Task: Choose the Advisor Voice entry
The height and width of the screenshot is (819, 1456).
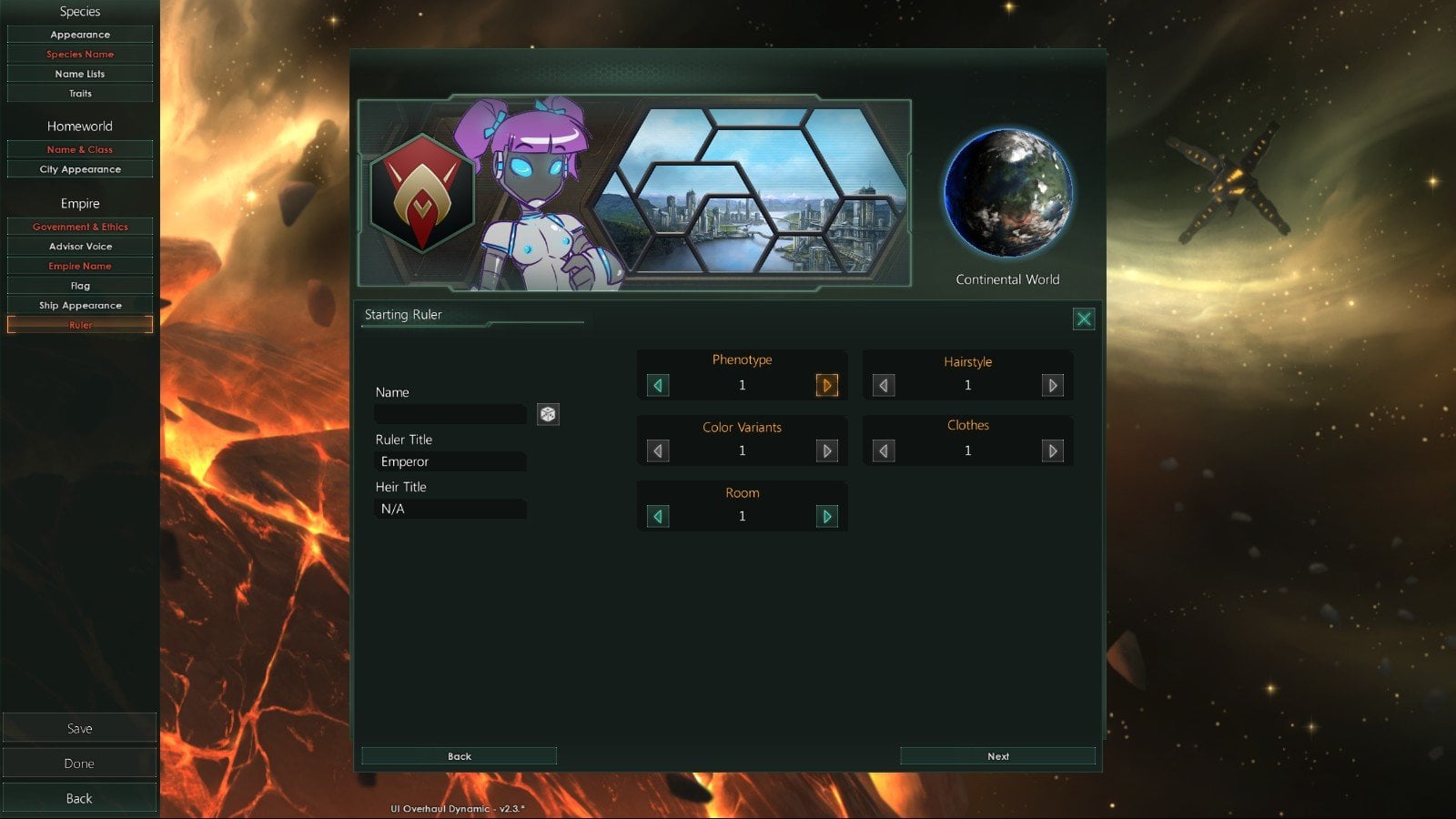Action: pos(80,247)
